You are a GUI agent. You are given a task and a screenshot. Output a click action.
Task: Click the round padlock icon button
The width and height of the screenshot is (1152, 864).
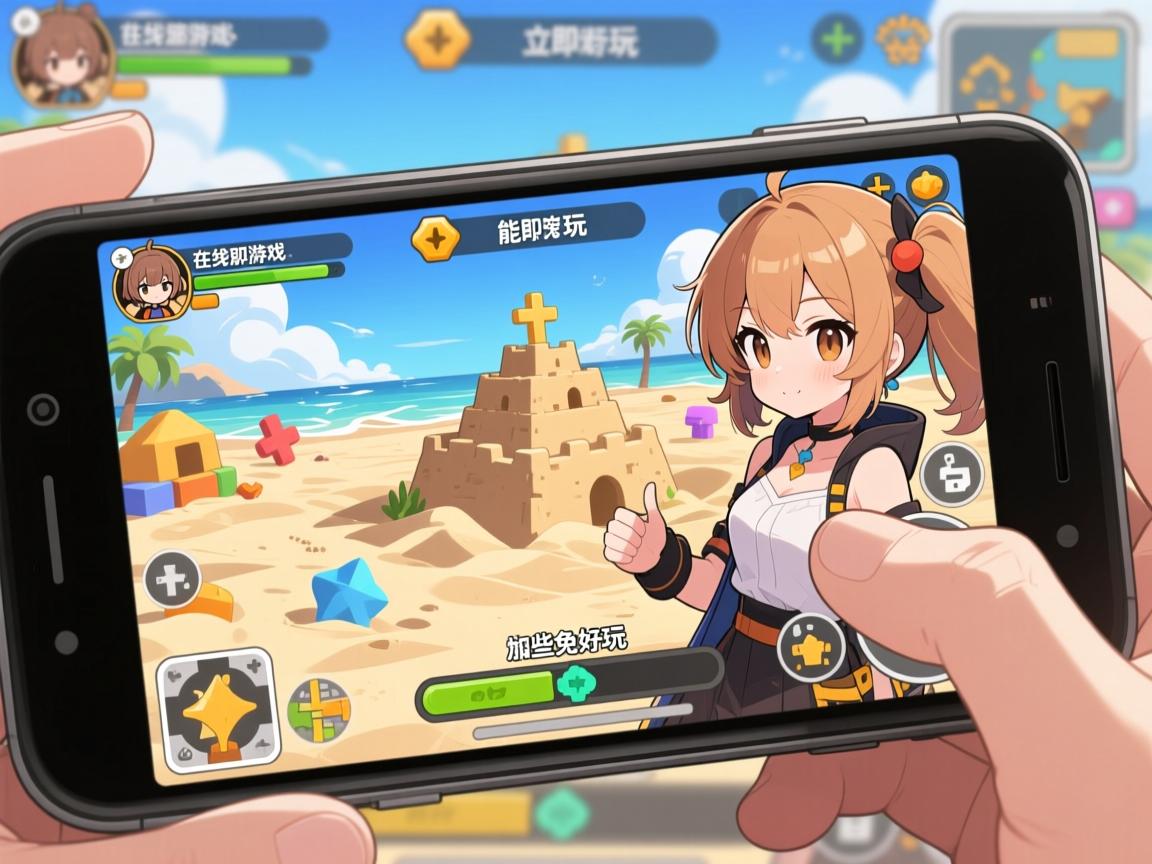[x=951, y=474]
